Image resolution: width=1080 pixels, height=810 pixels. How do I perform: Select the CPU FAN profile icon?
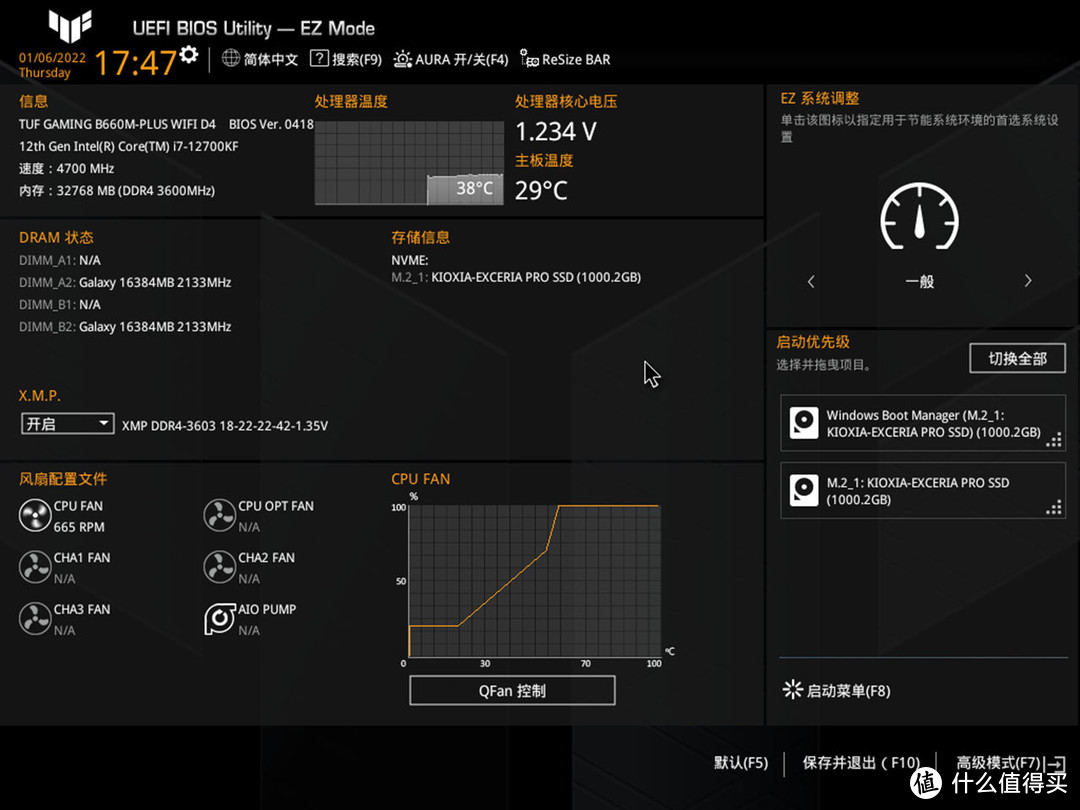(x=35, y=516)
